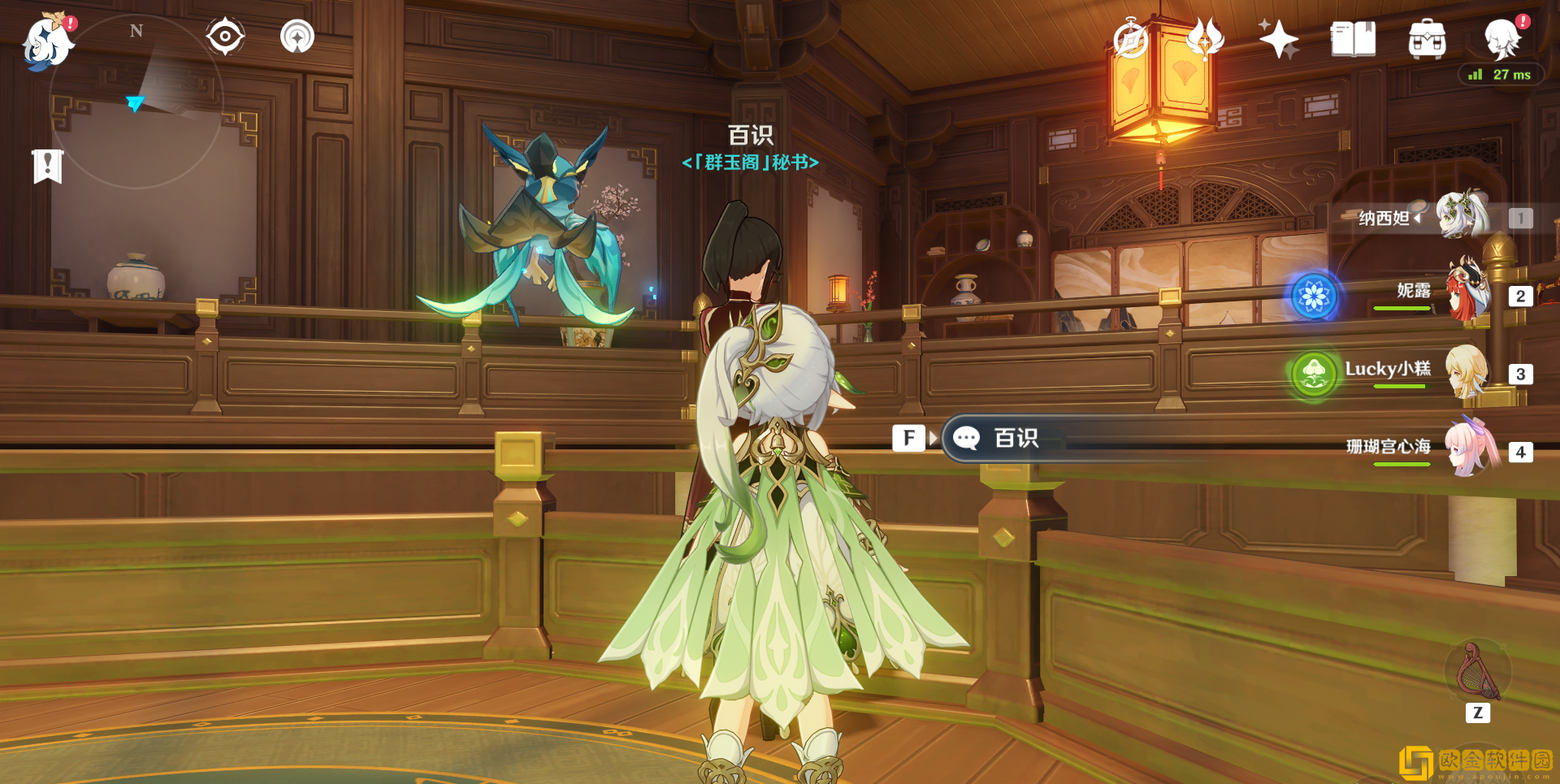Switch to party member 妮露
Viewport: 1560px width, 784px height.
point(1467,294)
